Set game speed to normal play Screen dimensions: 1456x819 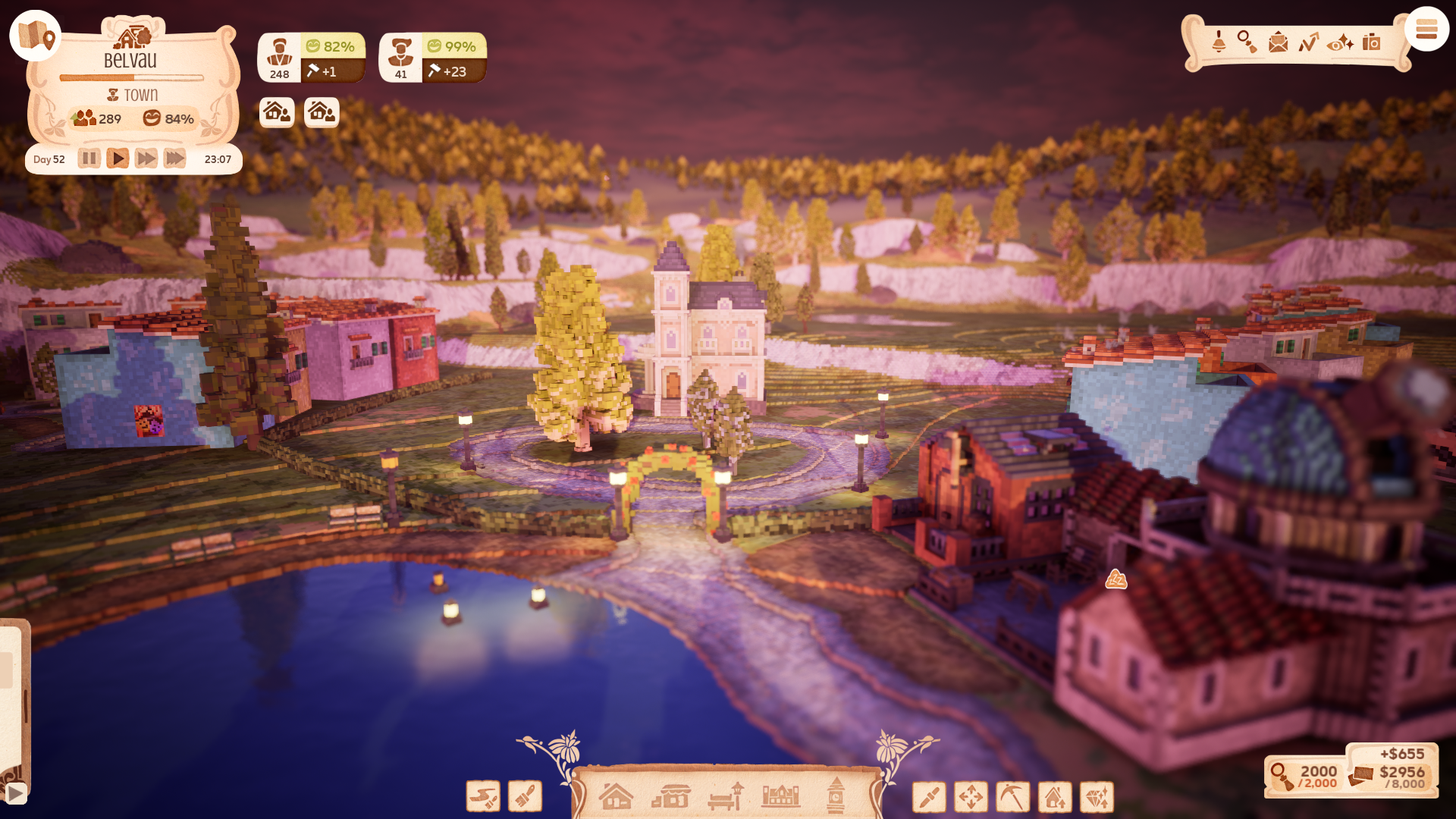point(117,158)
